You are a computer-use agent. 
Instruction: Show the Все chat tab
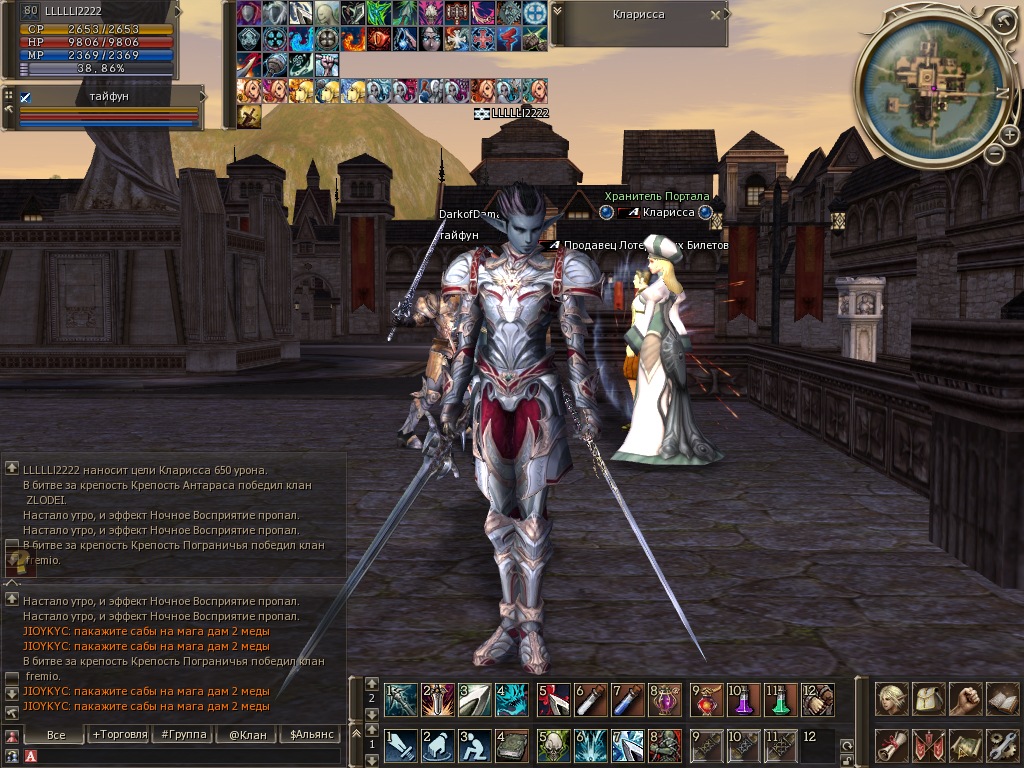pyautogui.click(x=56, y=735)
